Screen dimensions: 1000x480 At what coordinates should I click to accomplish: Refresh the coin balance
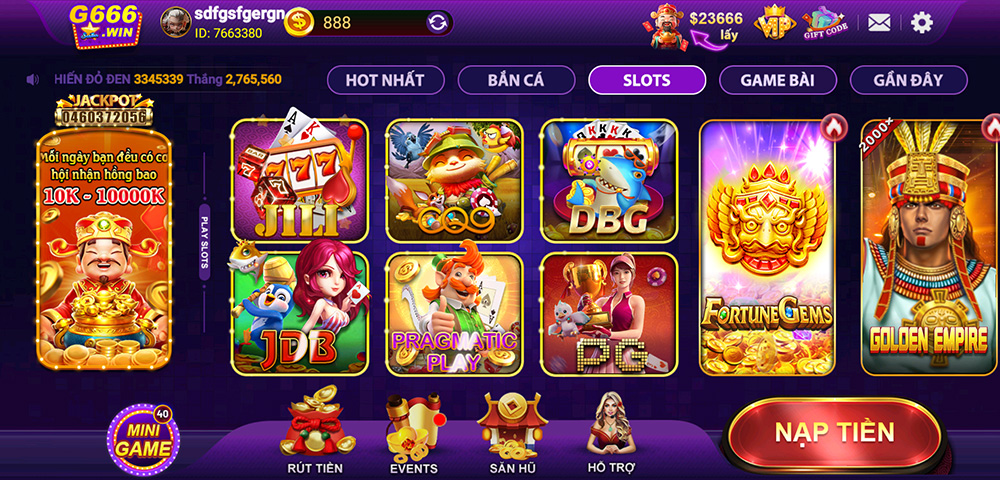[x=437, y=22]
